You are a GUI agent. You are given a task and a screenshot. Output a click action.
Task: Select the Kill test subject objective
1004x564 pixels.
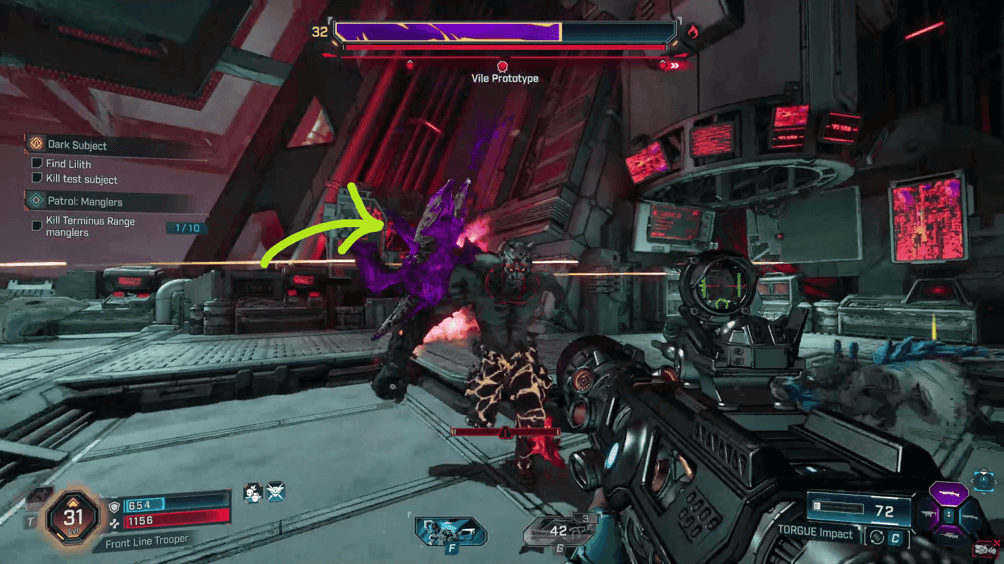click(81, 180)
